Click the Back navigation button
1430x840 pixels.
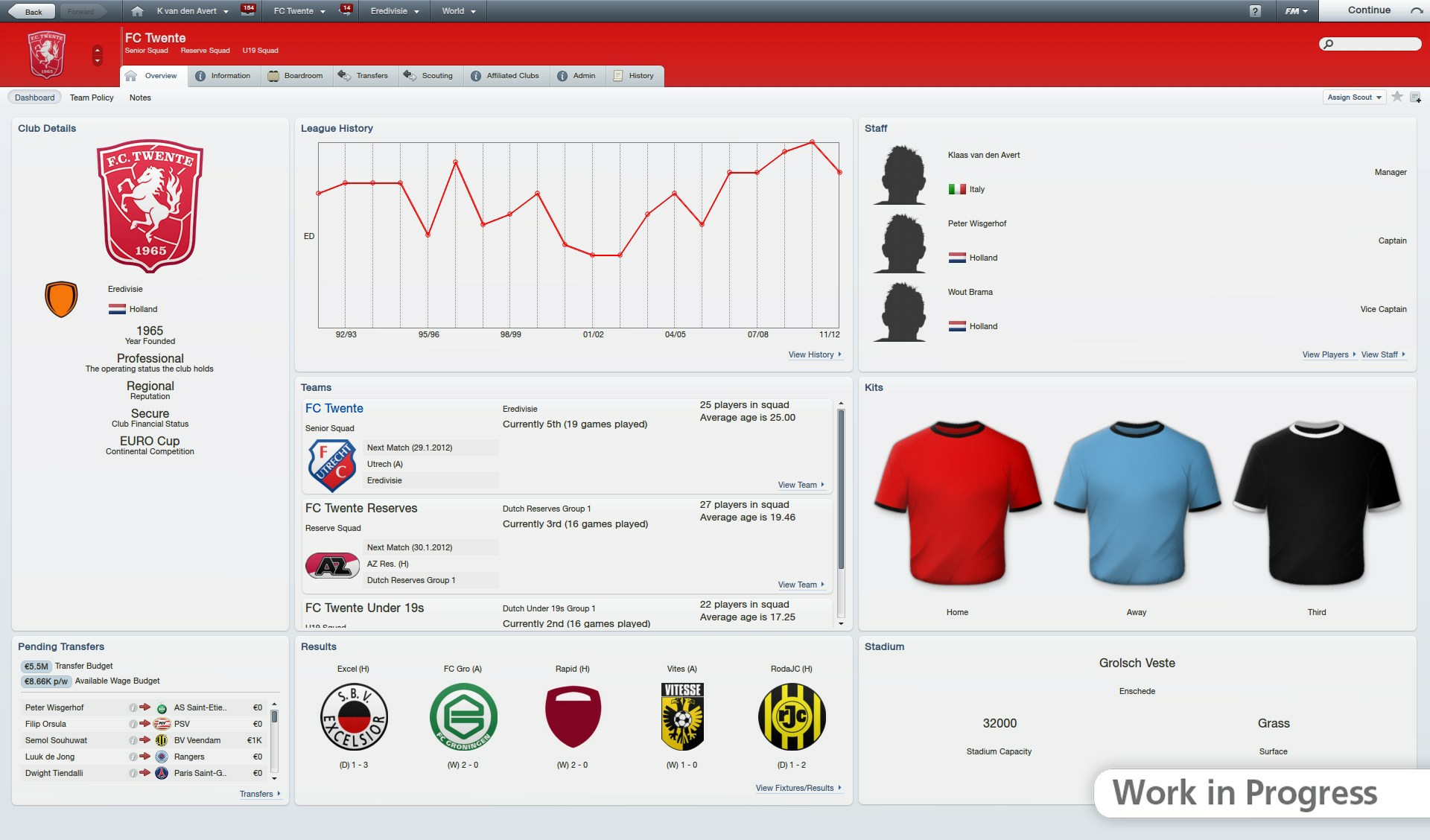[x=30, y=11]
